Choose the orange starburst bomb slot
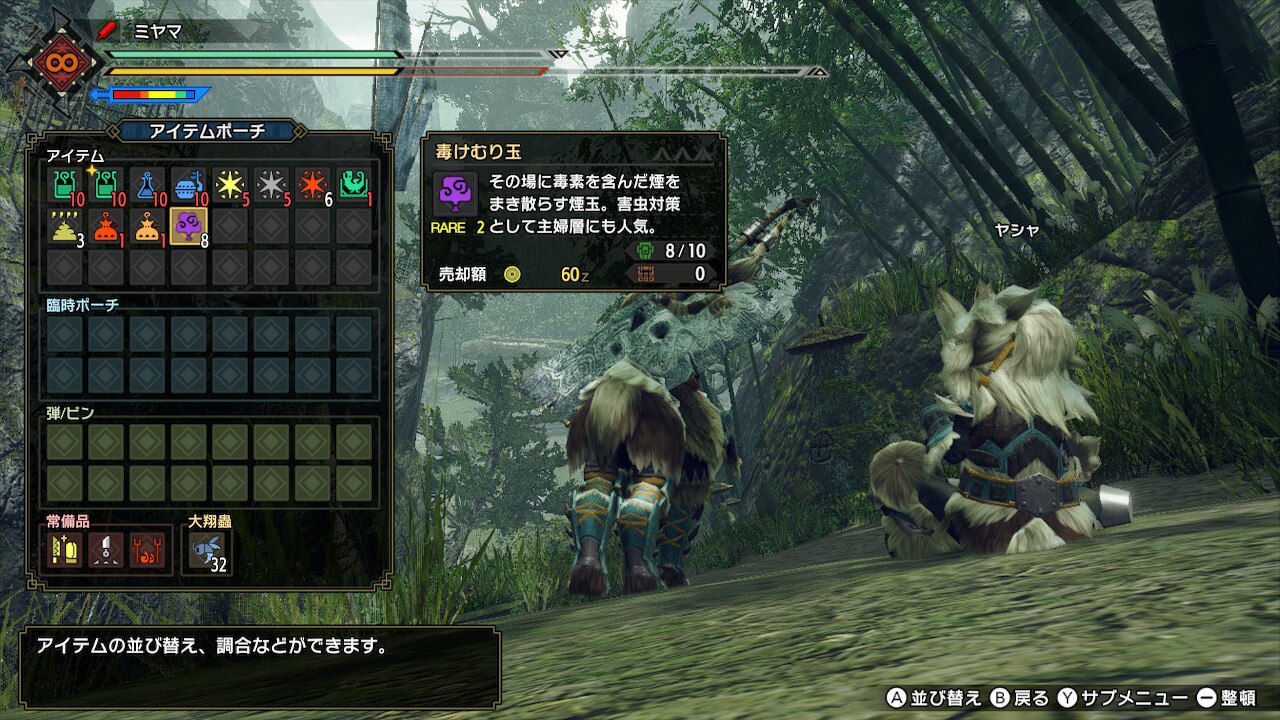 pos(312,185)
